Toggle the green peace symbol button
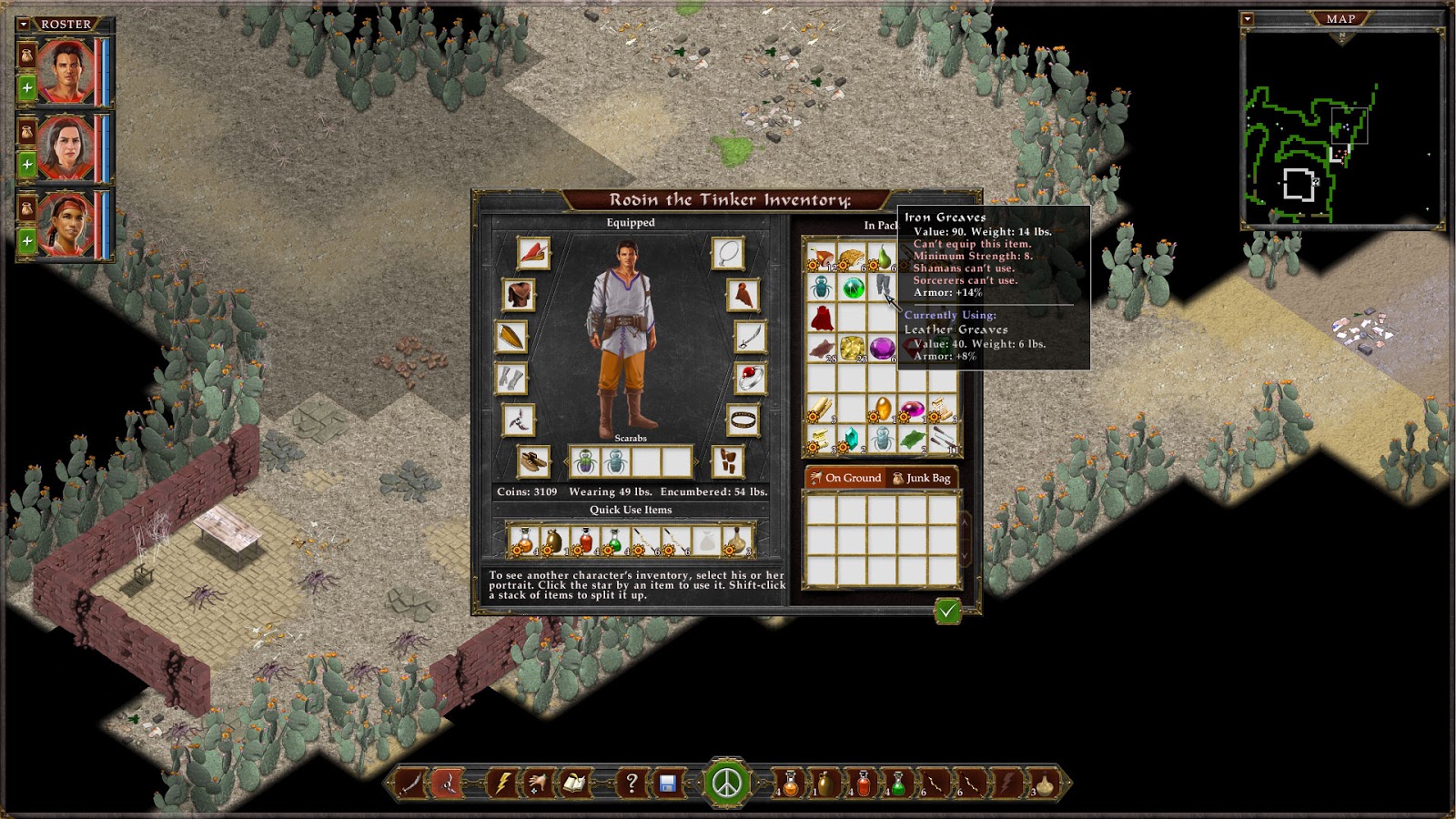Image resolution: width=1456 pixels, height=819 pixels. (x=726, y=783)
